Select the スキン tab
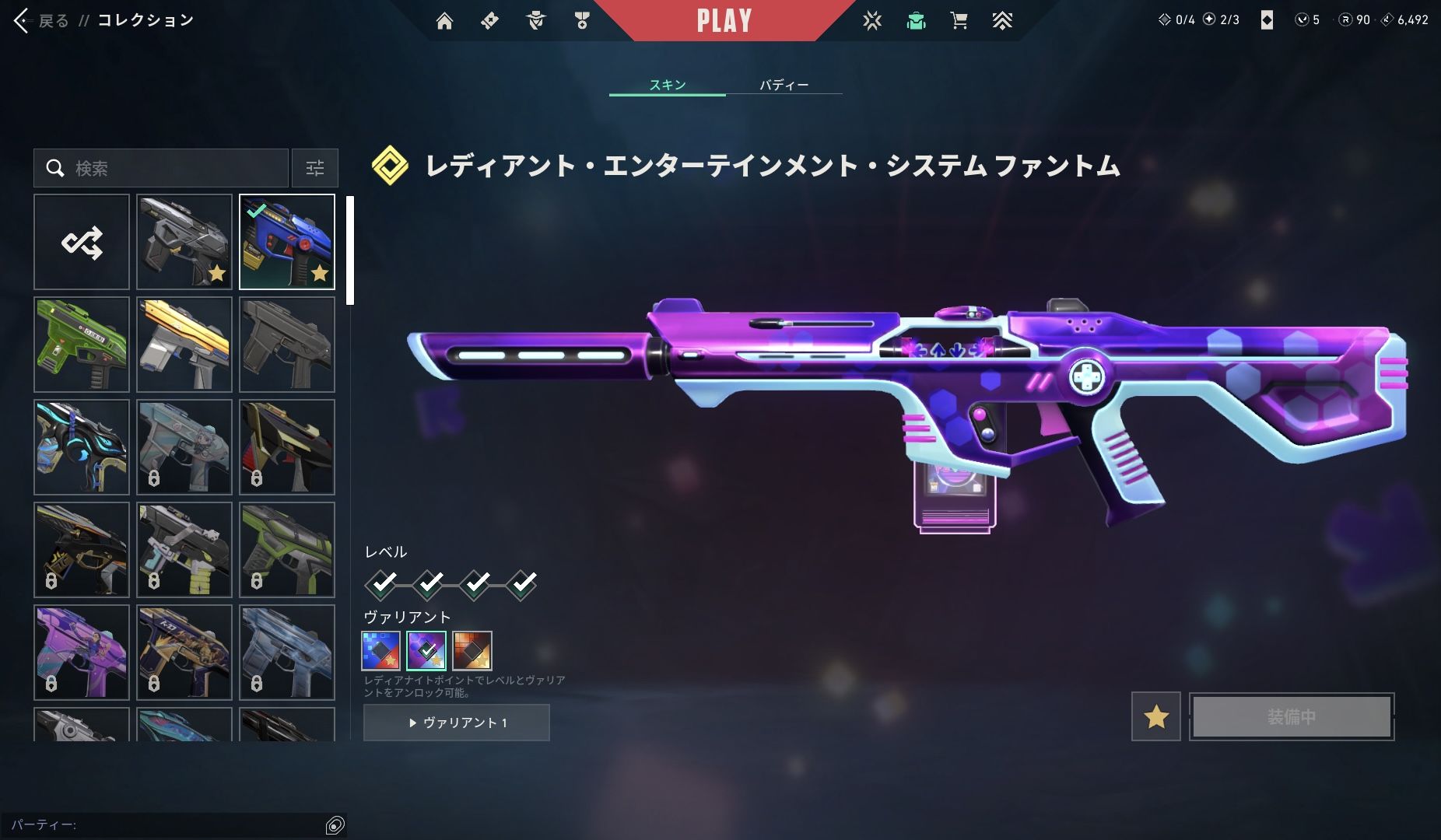1441x840 pixels. pyautogui.click(x=668, y=85)
